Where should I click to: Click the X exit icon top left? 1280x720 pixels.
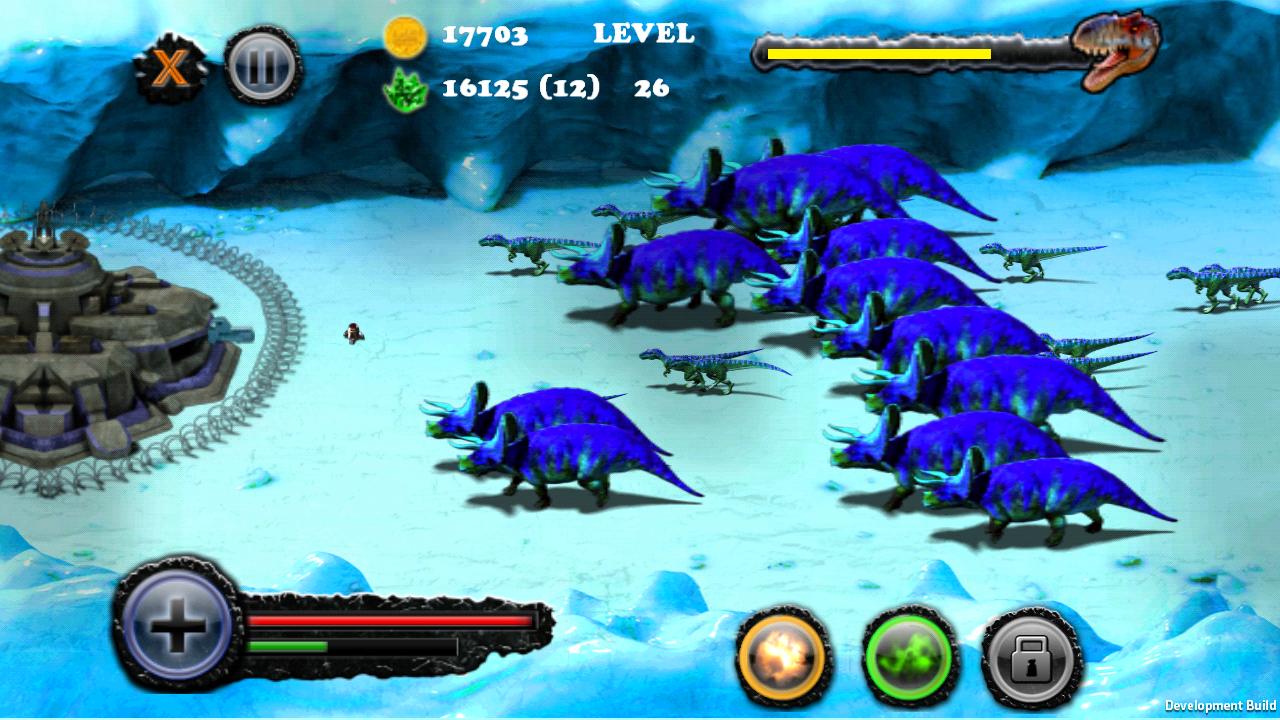(x=170, y=66)
